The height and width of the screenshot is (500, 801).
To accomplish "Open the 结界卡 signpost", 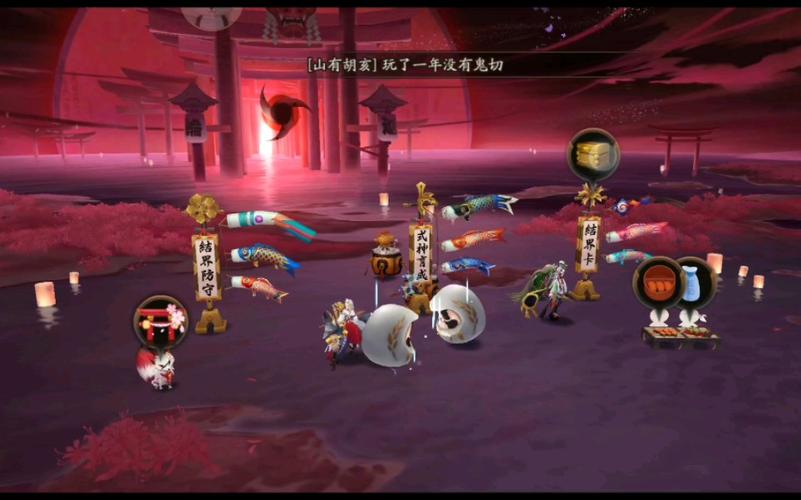I will (589, 245).
